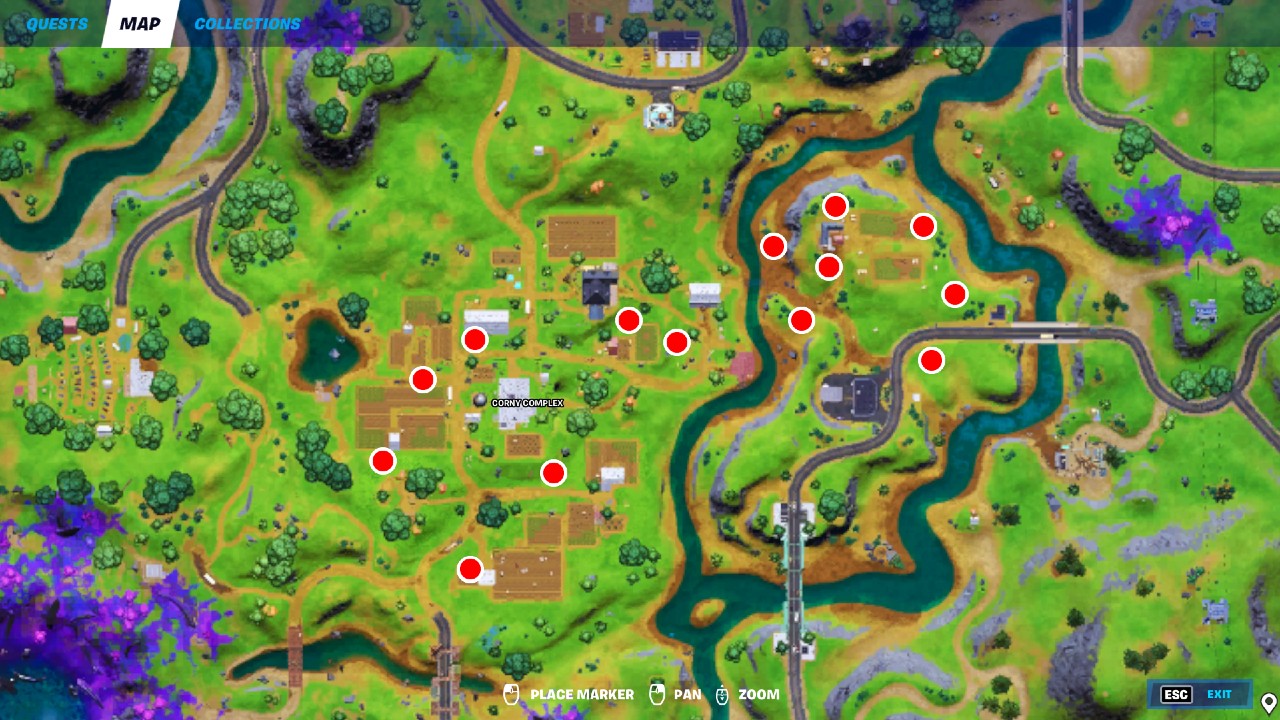1280x720 pixels.
Task: Click the red marker nearest the eastern road bridge
Action: (x=933, y=360)
